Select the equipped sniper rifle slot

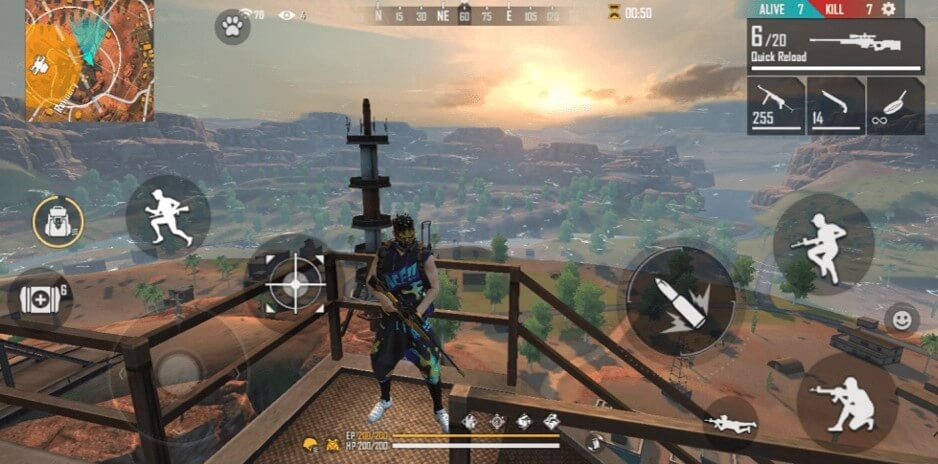pyautogui.click(x=835, y=46)
